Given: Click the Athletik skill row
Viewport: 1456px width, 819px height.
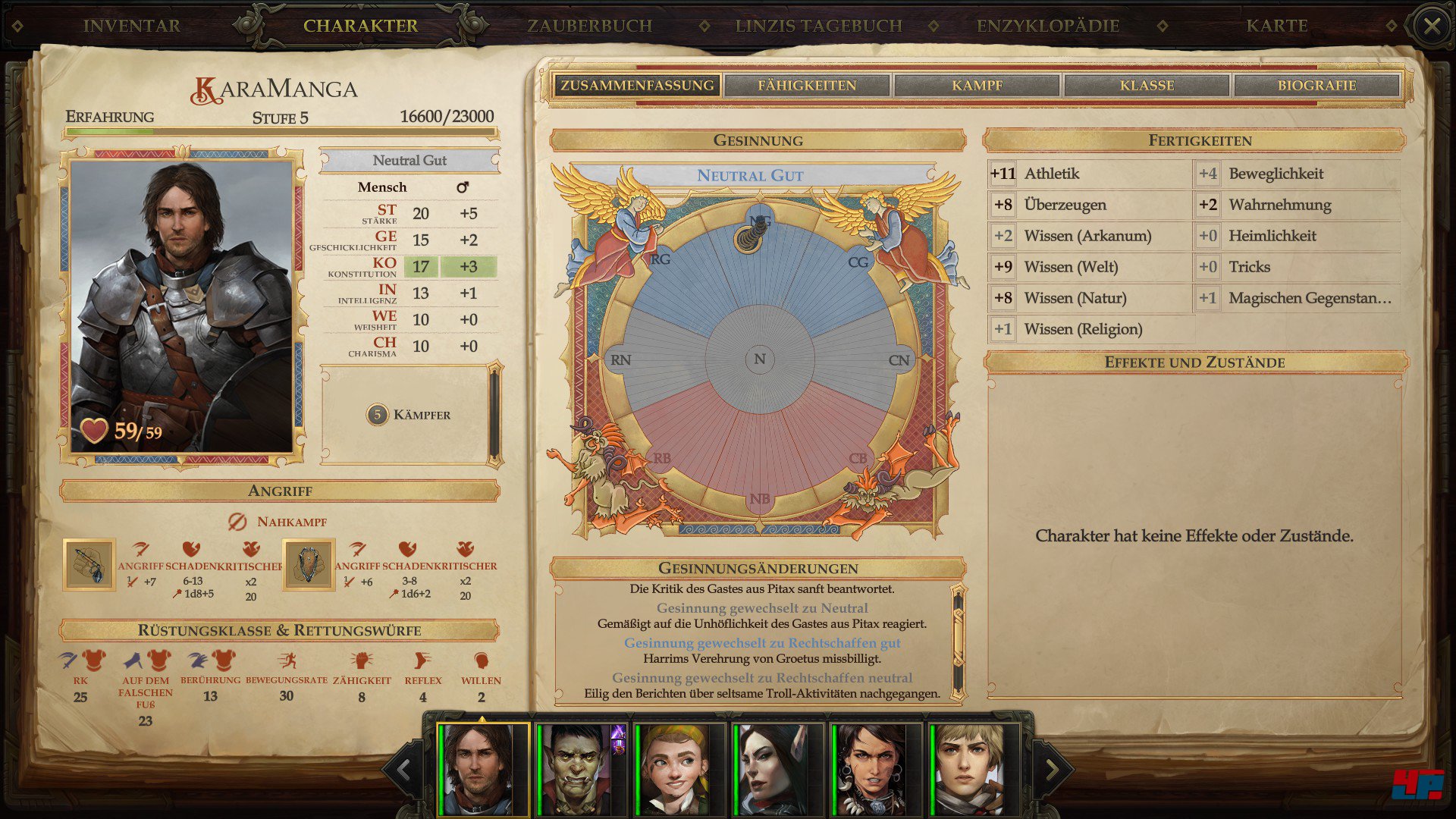Looking at the screenshot, I should [1089, 174].
